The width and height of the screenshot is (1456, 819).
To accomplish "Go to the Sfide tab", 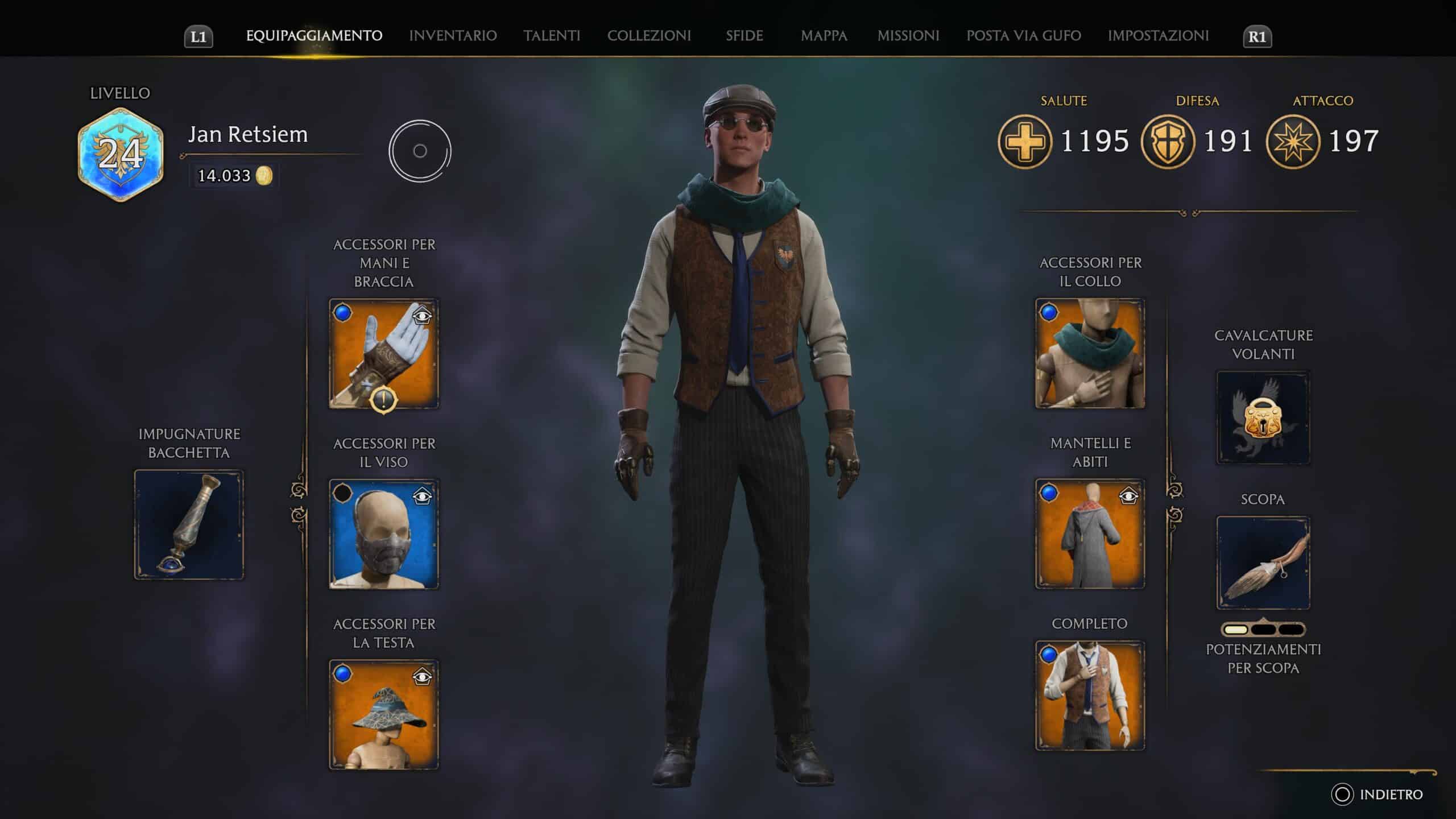I will point(744,36).
